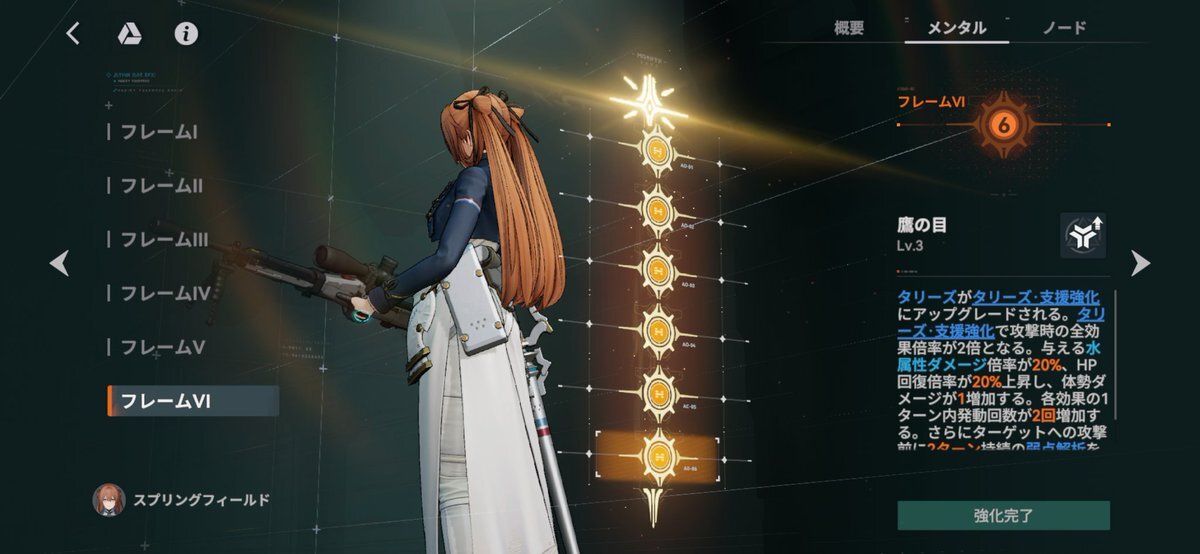Select the highlighted bottom frame node
The image size is (1200, 554).
pyautogui.click(x=657, y=459)
